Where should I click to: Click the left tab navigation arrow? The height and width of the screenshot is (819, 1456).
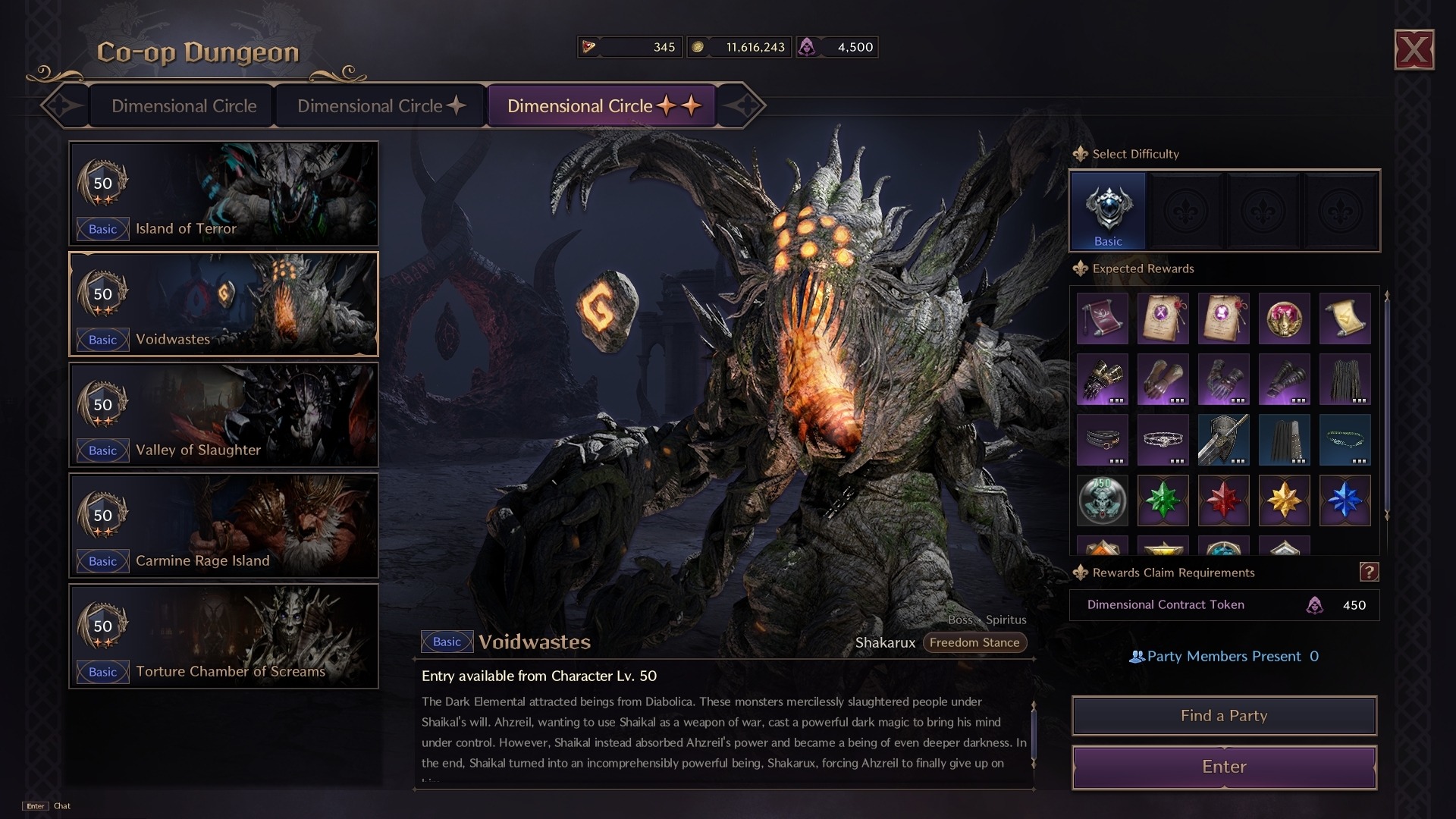coord(63,106)
